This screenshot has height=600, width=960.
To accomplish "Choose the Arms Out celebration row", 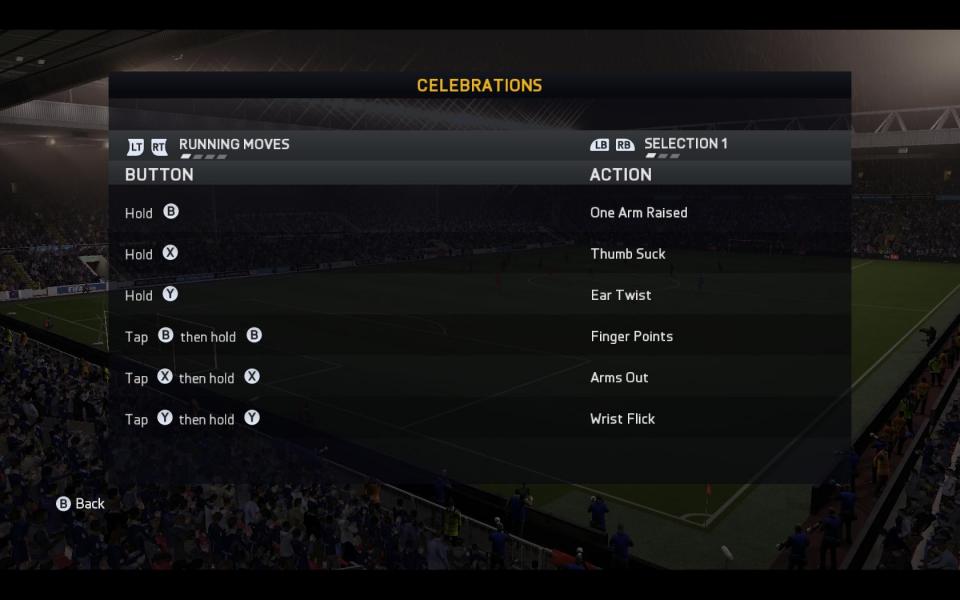I will pos(619,378).
